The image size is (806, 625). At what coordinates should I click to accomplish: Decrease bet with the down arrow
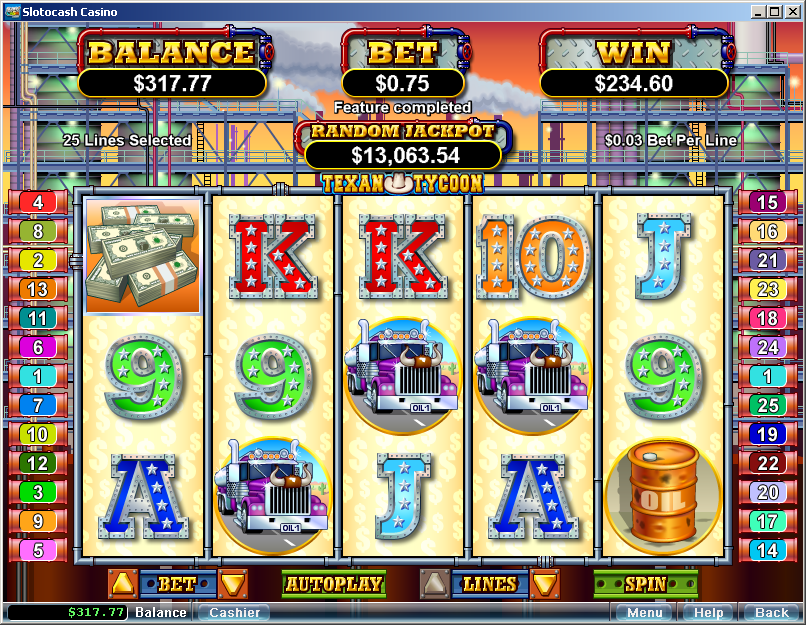click(x=233, y=584)
